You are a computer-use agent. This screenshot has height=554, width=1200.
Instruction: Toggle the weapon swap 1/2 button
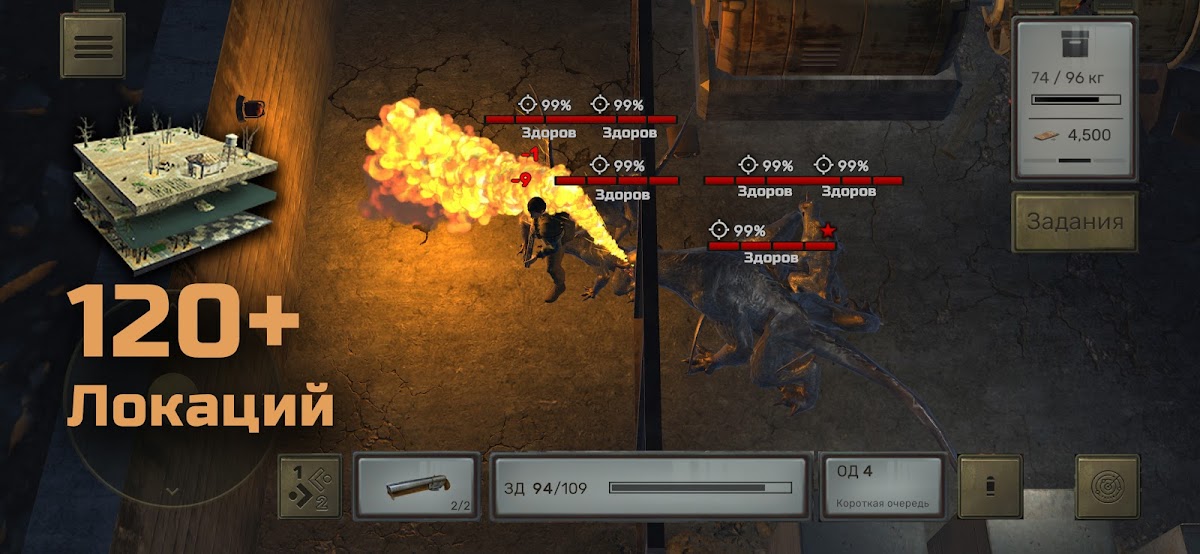[309, 488]
